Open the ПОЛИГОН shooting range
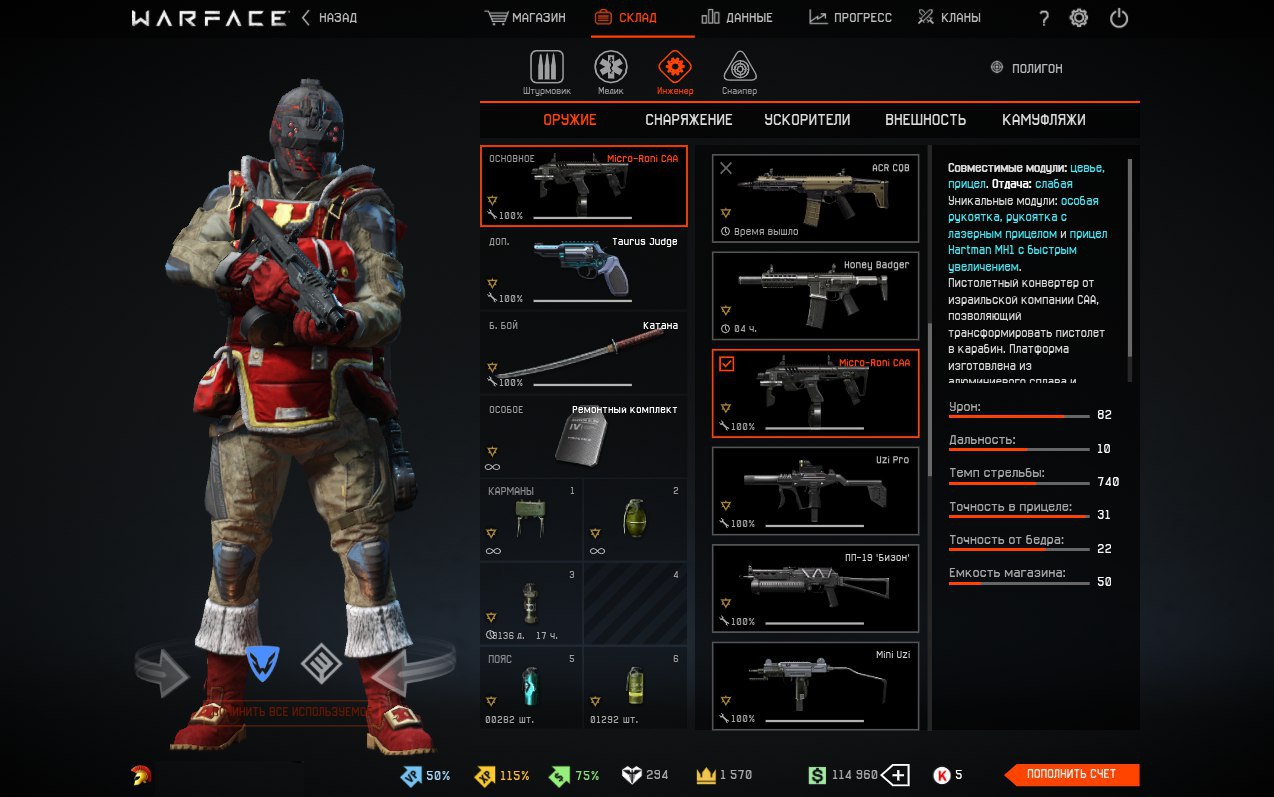 pos(1026,68)
